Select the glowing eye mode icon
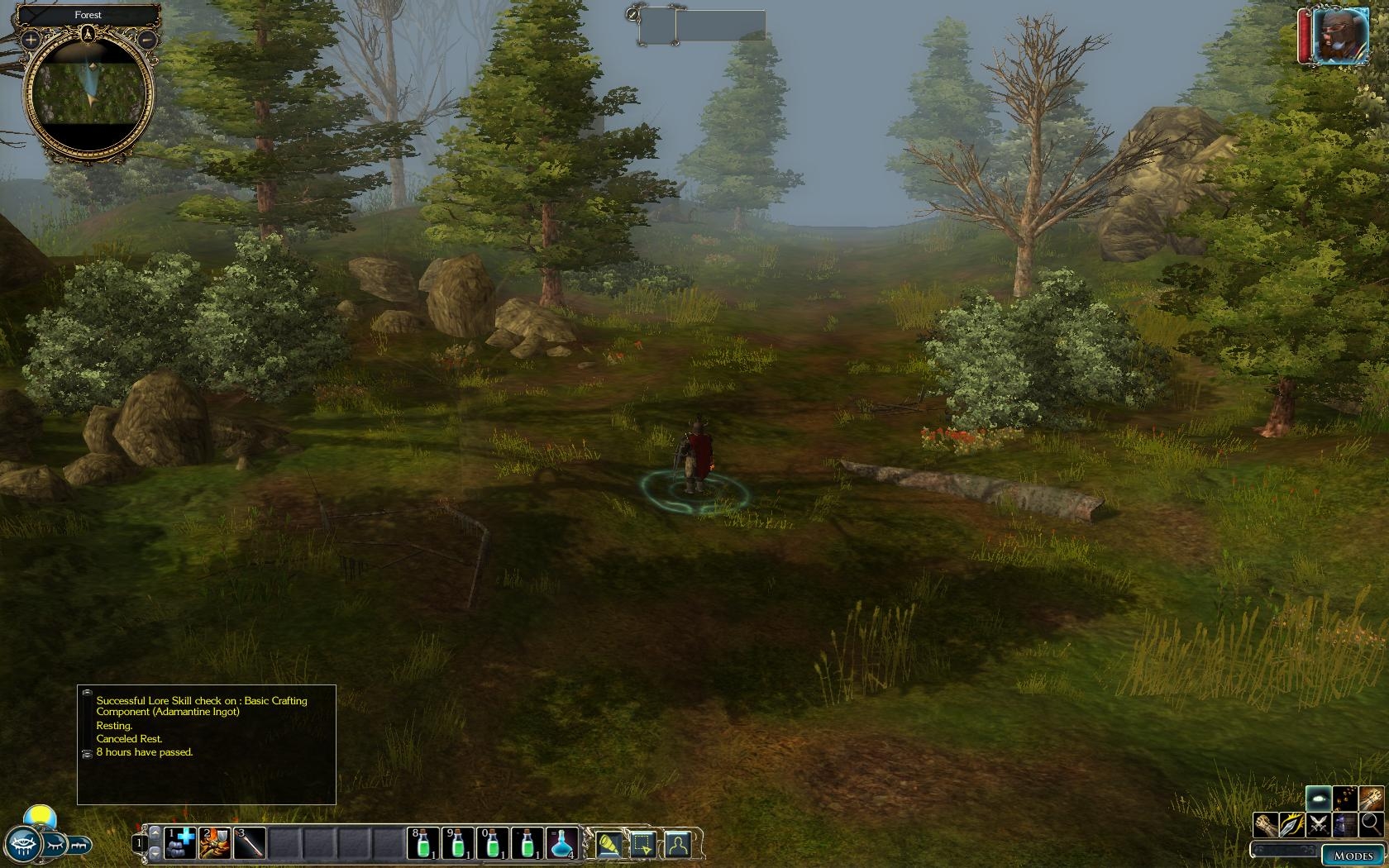Screen dimensions: 1389x868 (x=1319, y=798)
